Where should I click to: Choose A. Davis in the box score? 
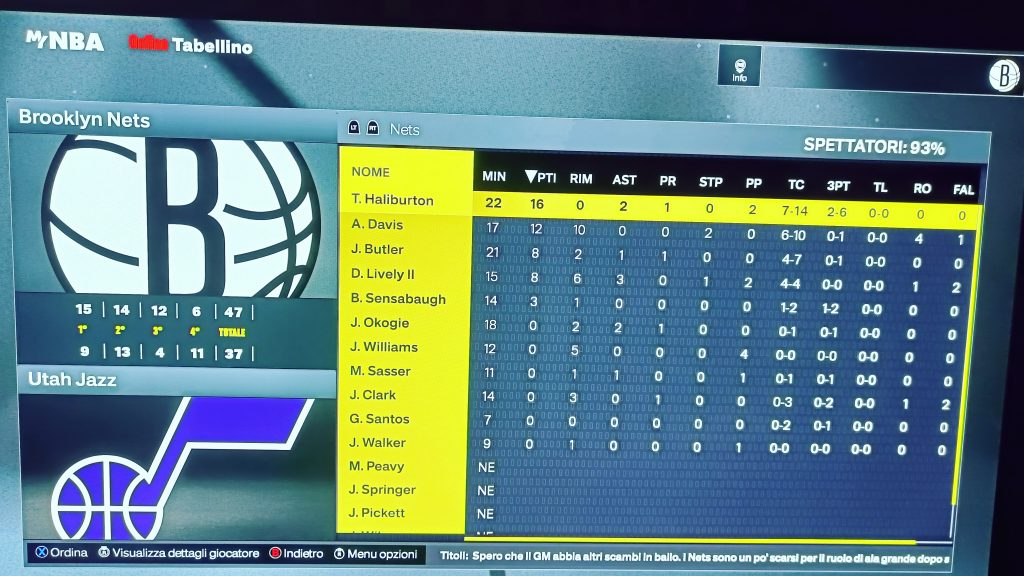377,225
